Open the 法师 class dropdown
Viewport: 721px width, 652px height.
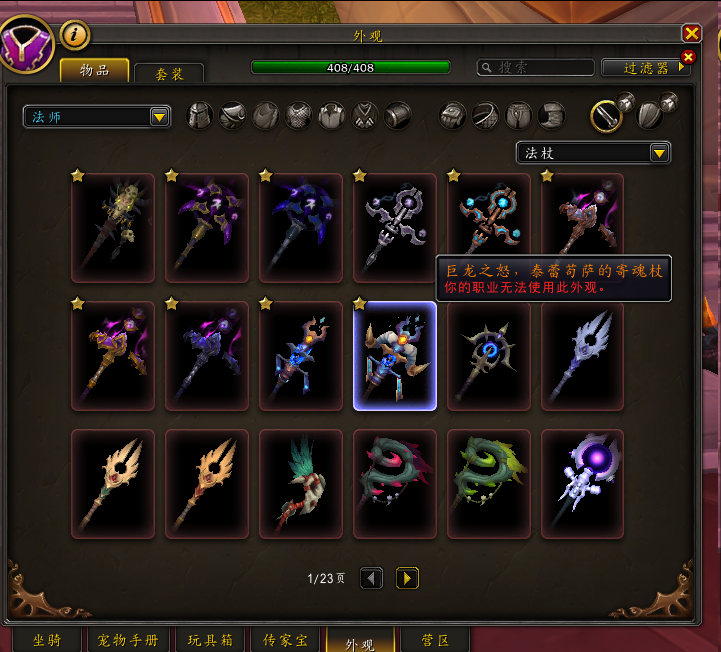pyautogui.click(x=97, y=117)
